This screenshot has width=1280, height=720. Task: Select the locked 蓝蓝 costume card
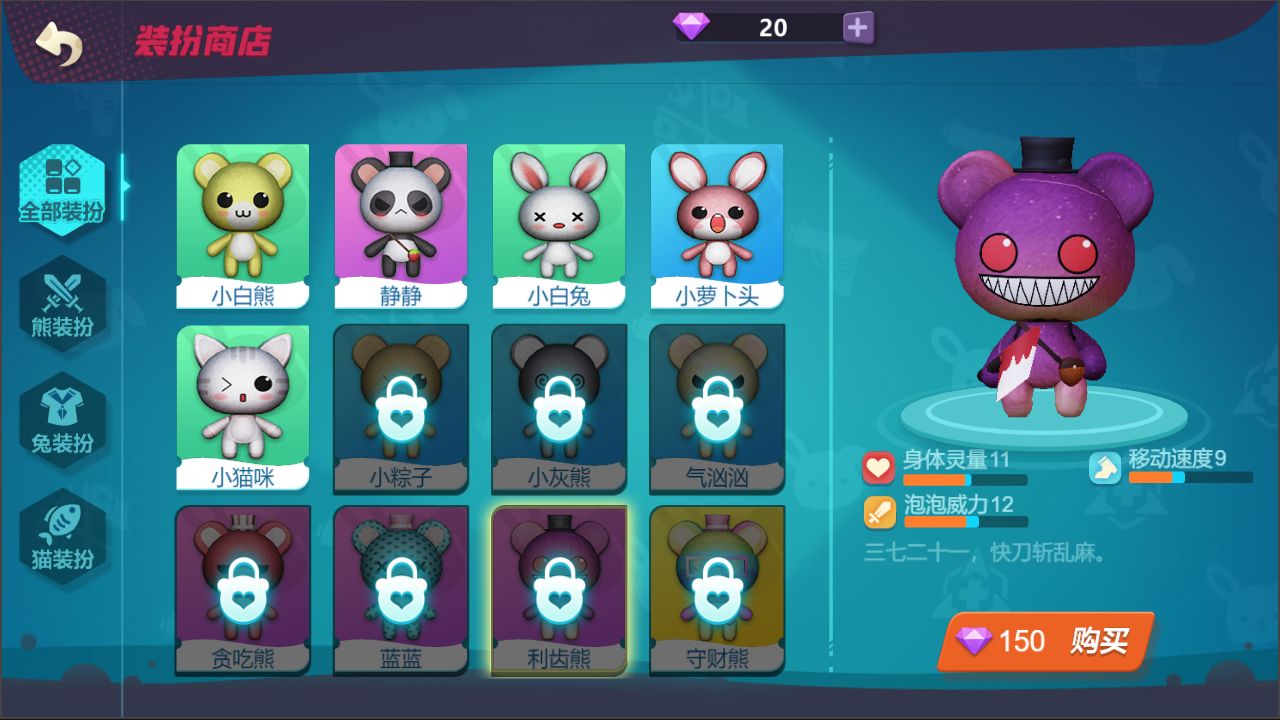tap(401, 589)
